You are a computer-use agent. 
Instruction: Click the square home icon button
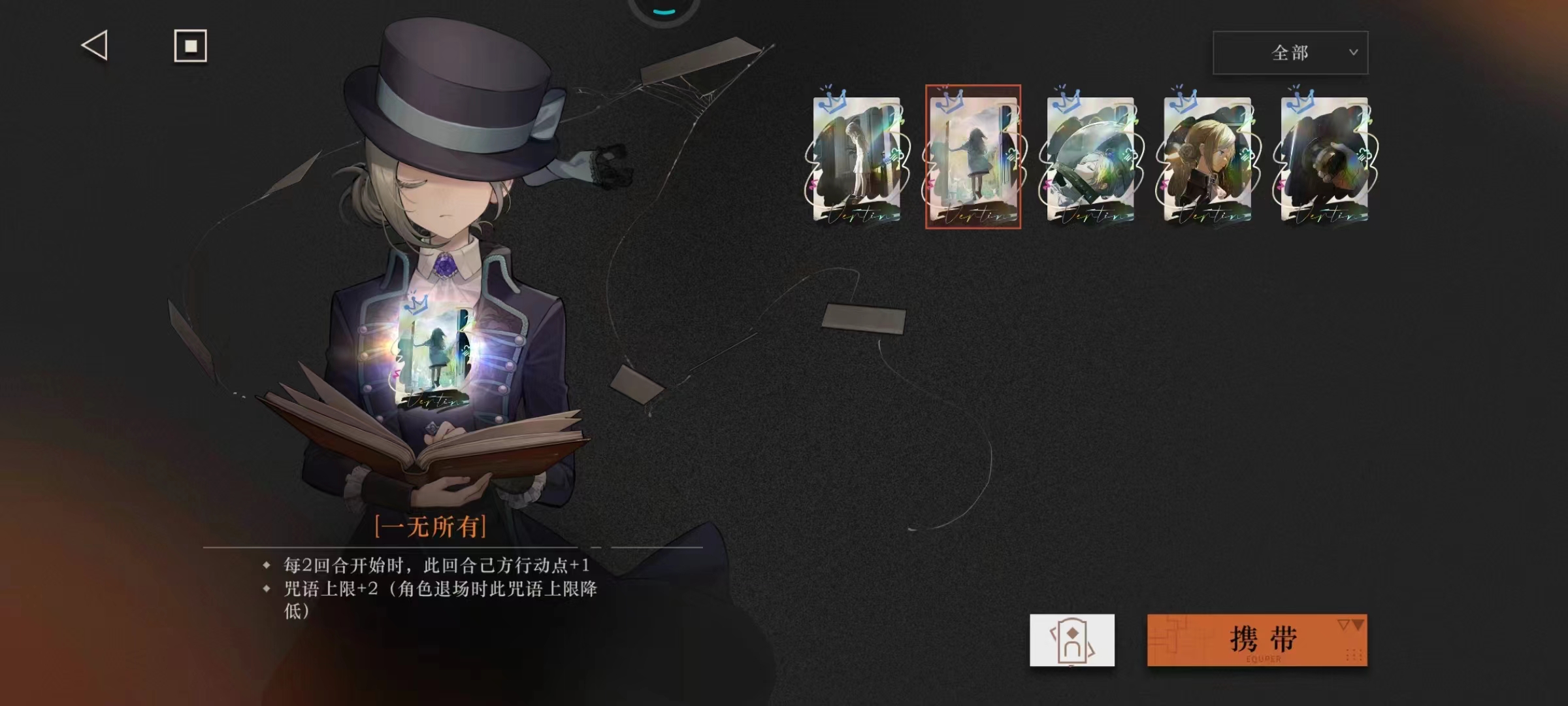click(190, 46)
